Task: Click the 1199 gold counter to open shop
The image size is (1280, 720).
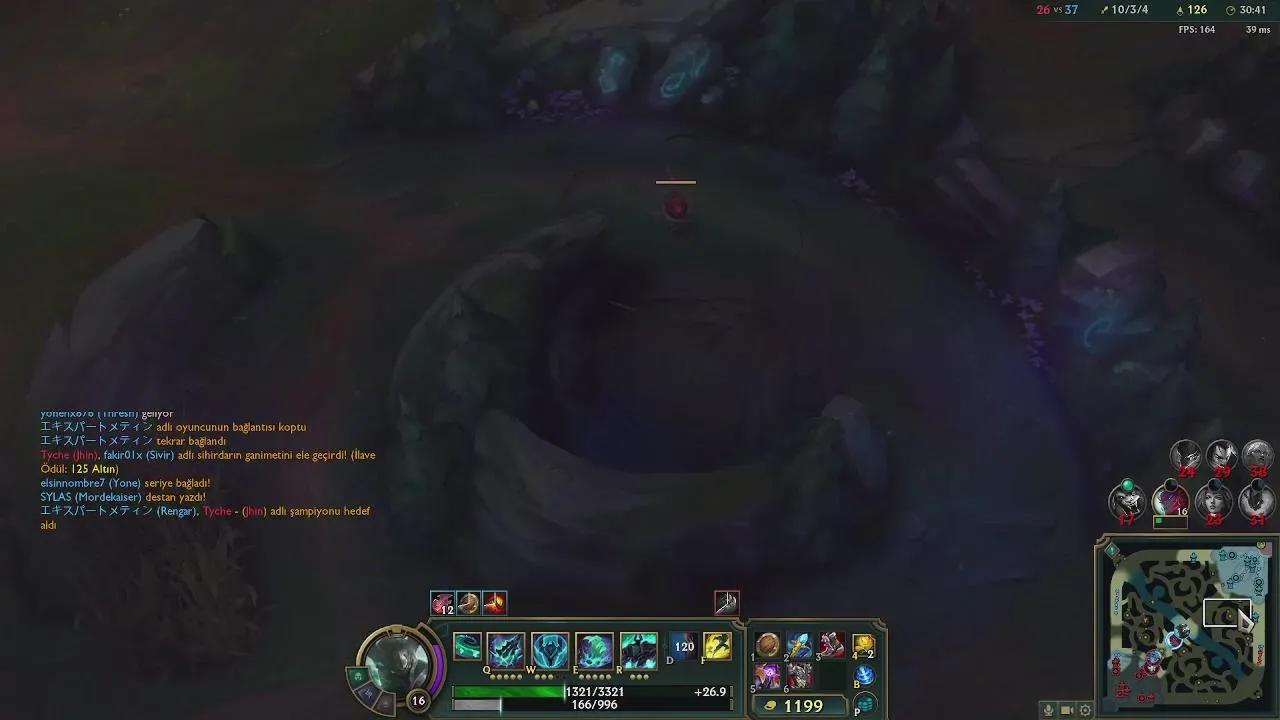Action: click(x=800, y=705)
